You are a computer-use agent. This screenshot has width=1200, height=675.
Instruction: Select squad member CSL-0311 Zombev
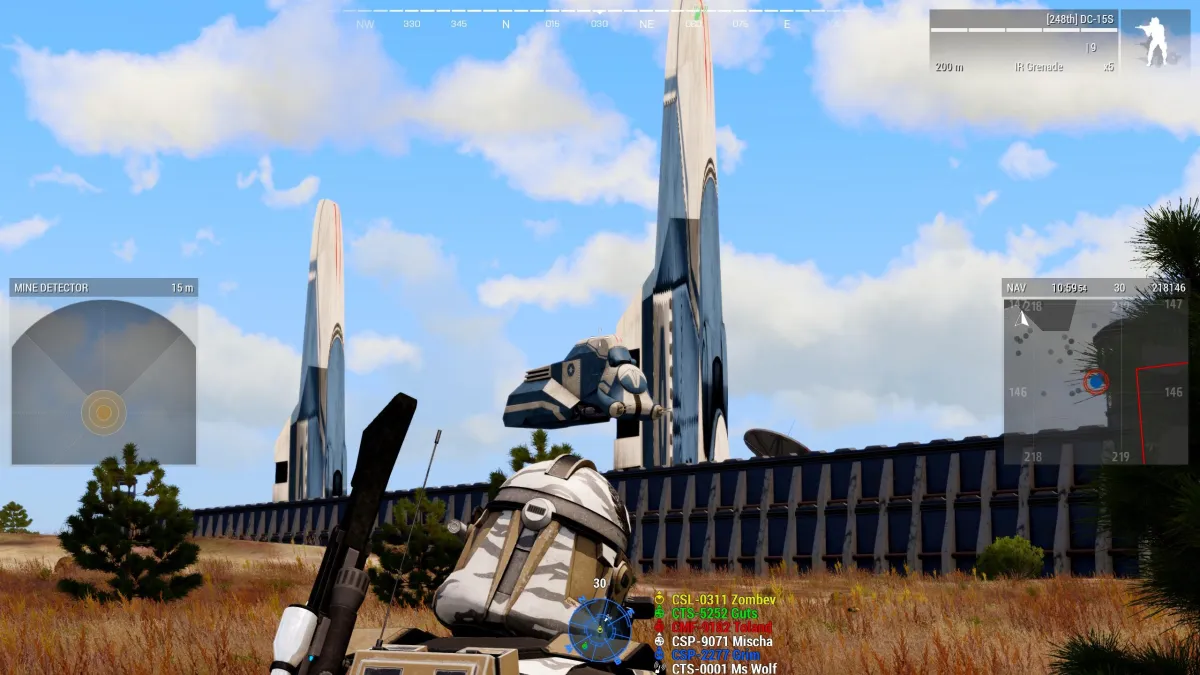(708, 600)
